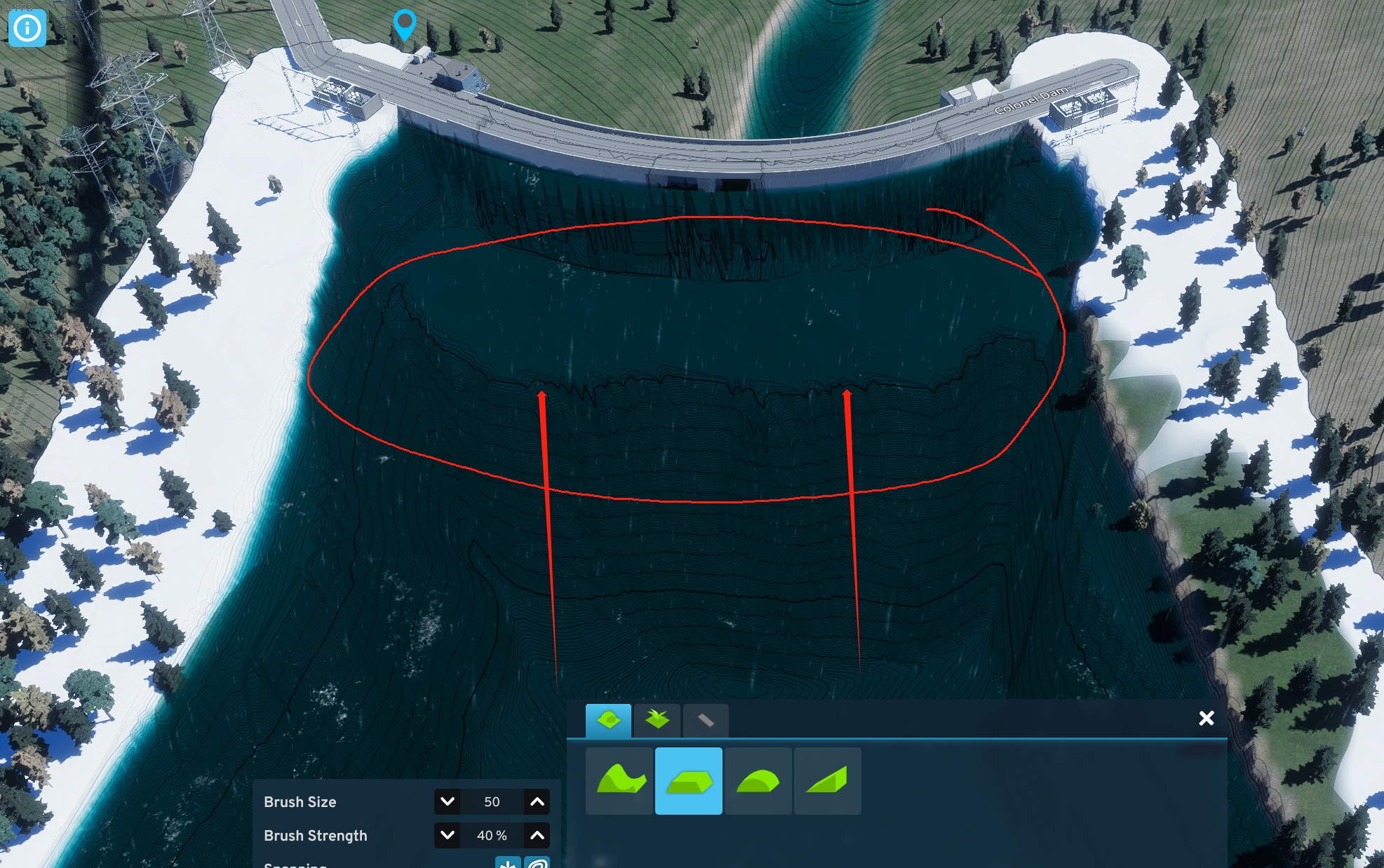Click the Brush Size value field showing 50
The height and width of the screenshot is (868, 1384).
492,802
